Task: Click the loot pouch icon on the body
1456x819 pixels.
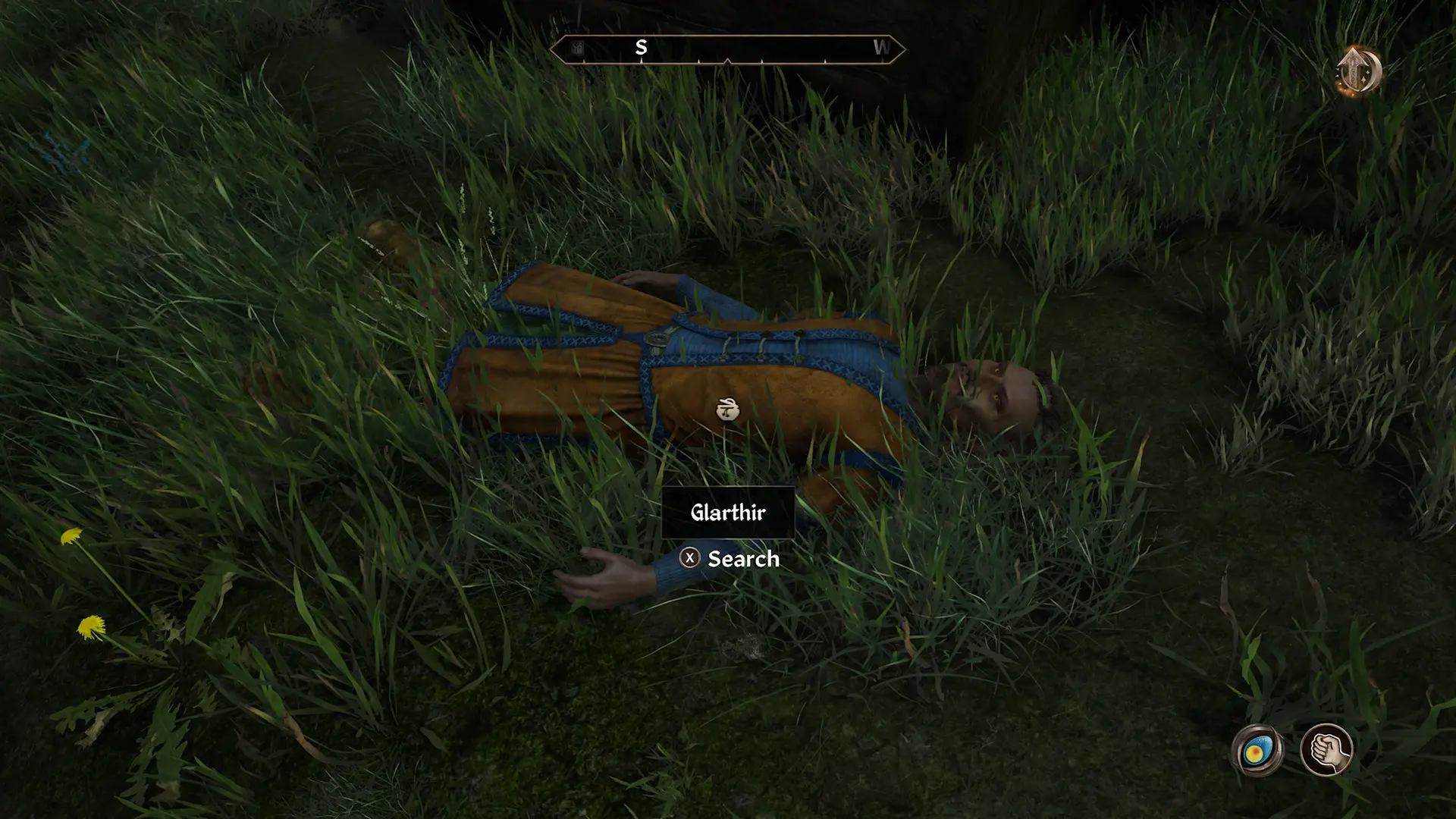Action: click(727, 410)
